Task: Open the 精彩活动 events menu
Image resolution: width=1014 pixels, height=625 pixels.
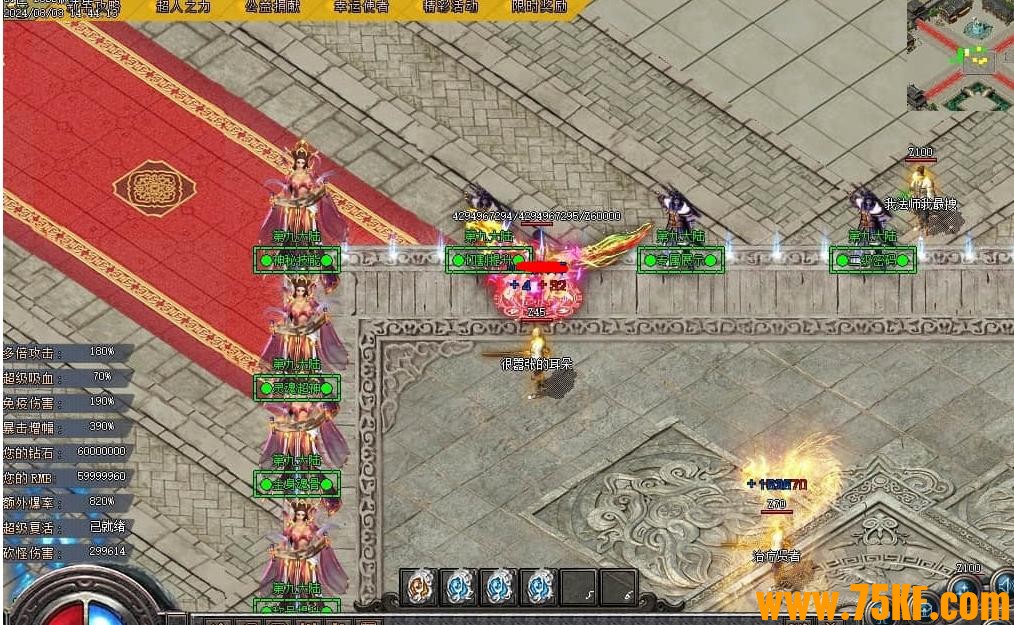Action: pos(450,7)
